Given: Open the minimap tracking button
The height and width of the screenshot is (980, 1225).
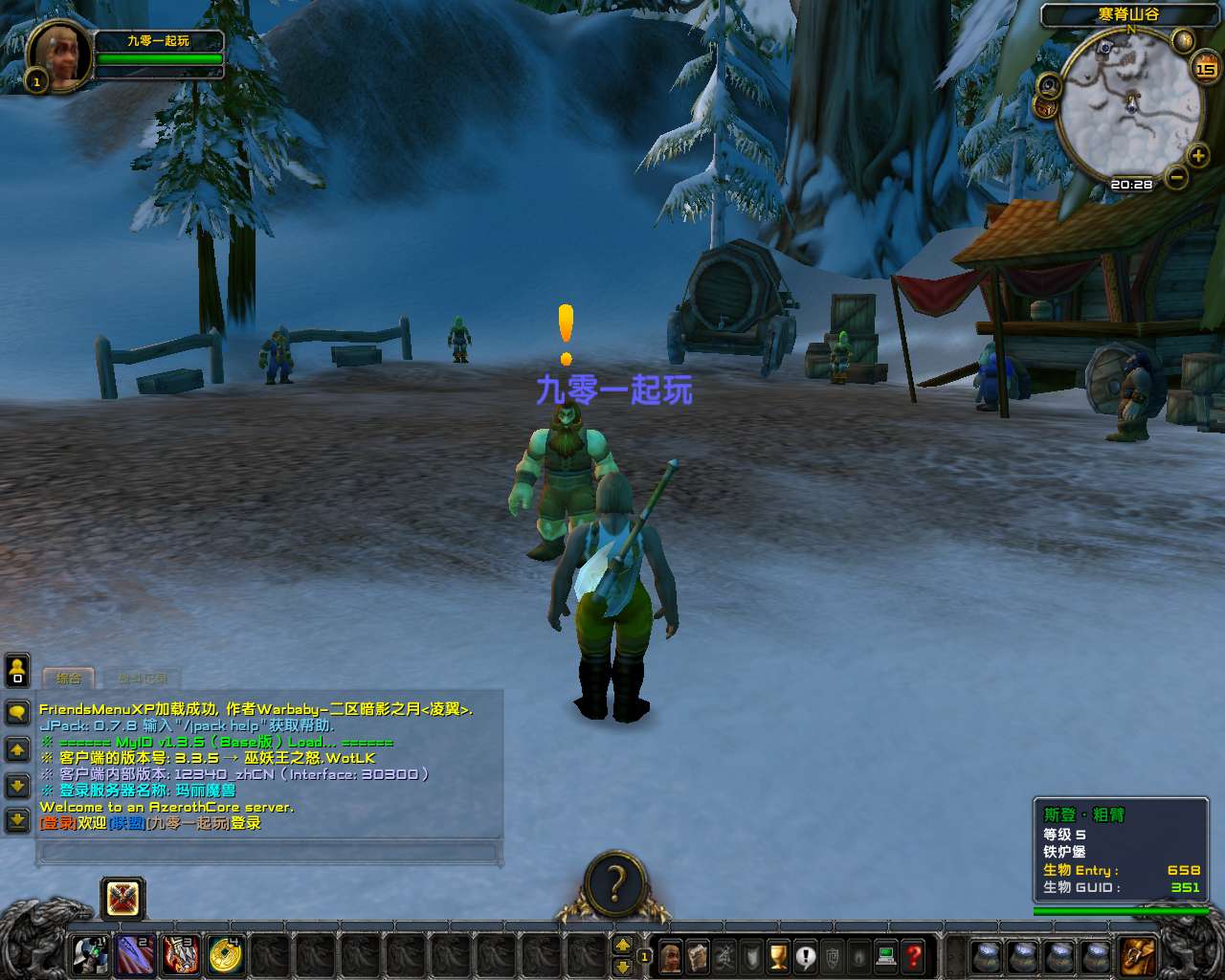Looking at the screenshot, I should (x=1050, y=85).
